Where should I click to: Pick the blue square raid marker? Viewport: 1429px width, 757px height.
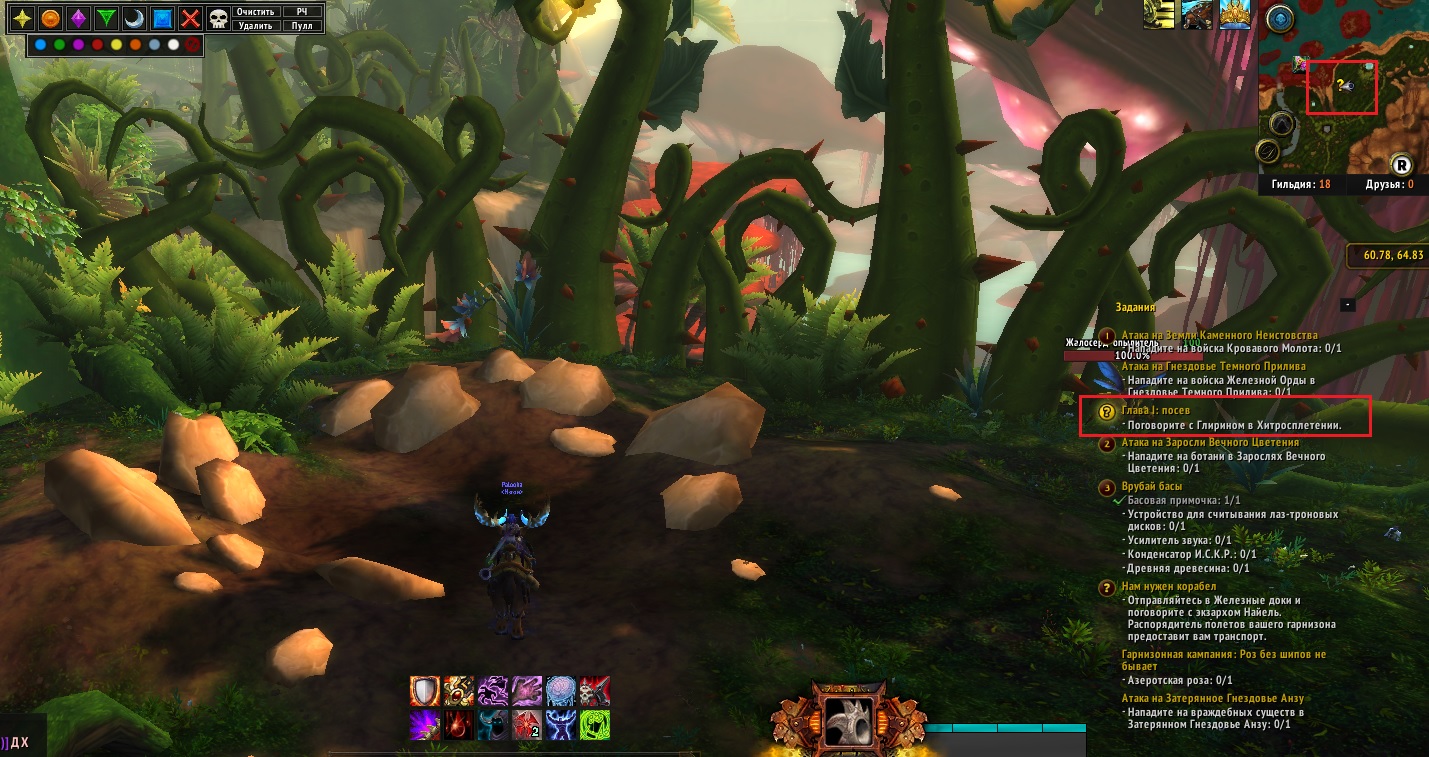pos(162,19)
